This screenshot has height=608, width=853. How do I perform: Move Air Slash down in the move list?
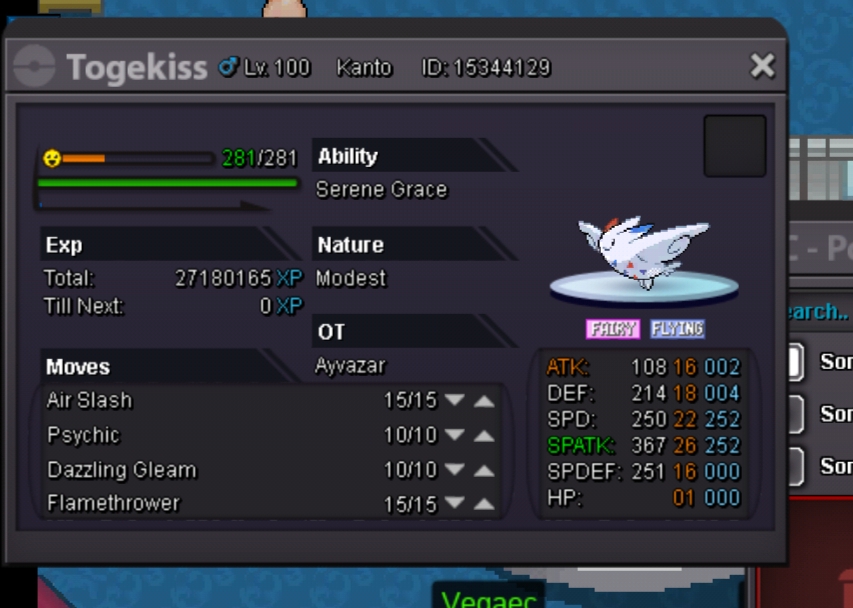455,401
